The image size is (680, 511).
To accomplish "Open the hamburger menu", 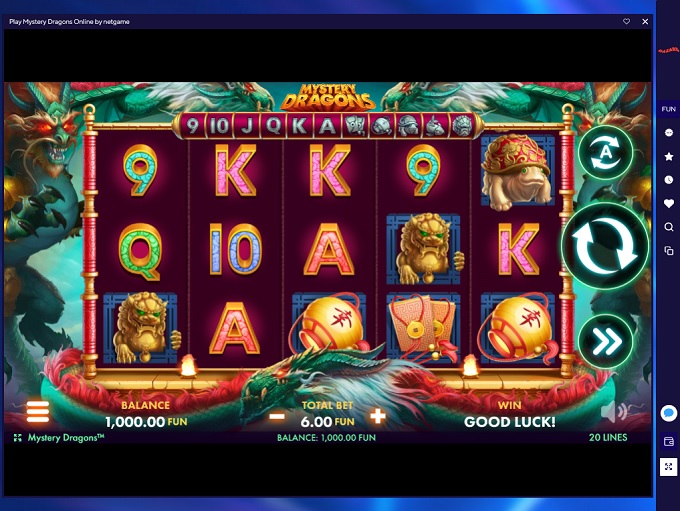I will (38, 412).
